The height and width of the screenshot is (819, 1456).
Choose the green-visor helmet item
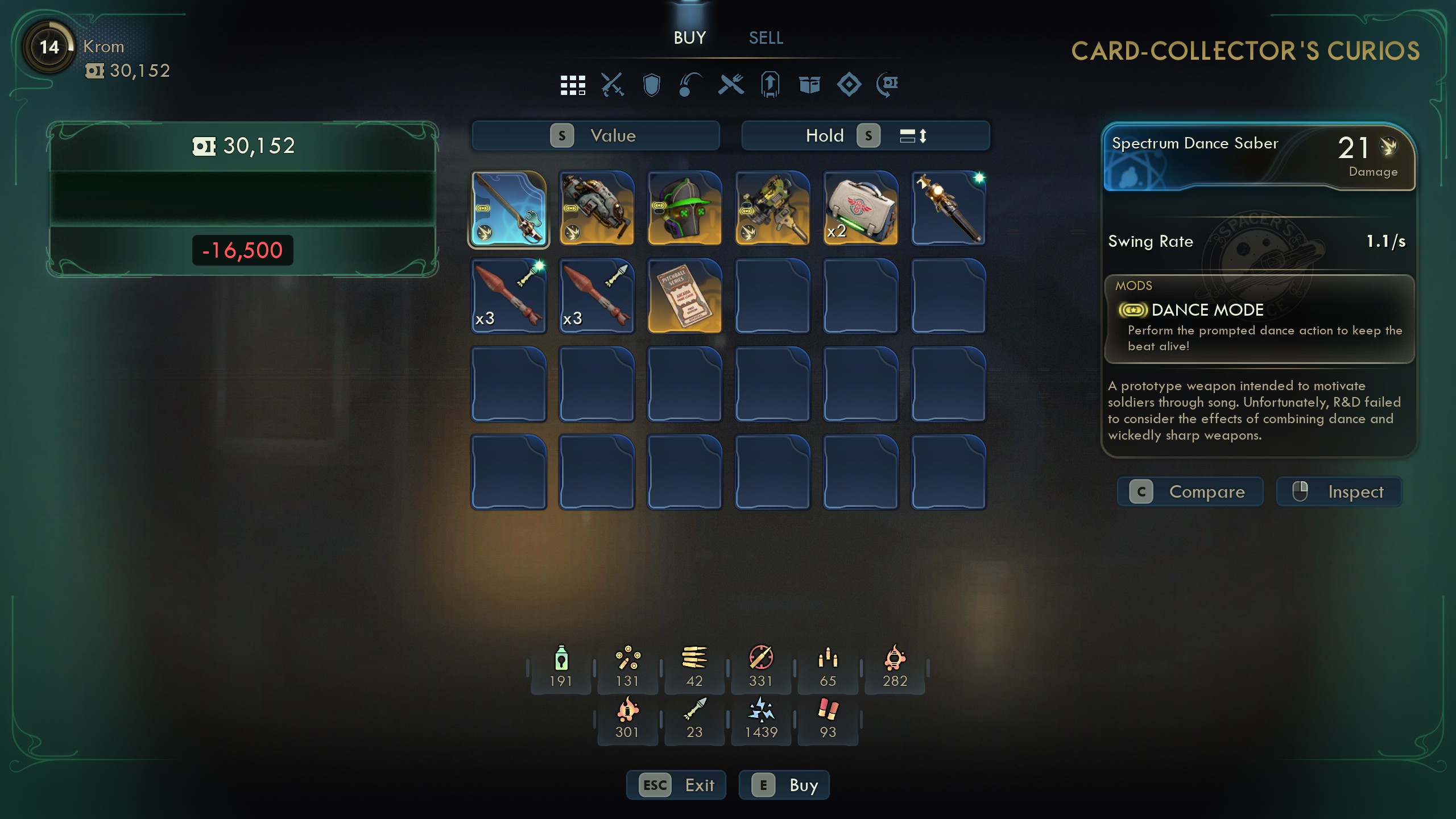pos(684,209)
